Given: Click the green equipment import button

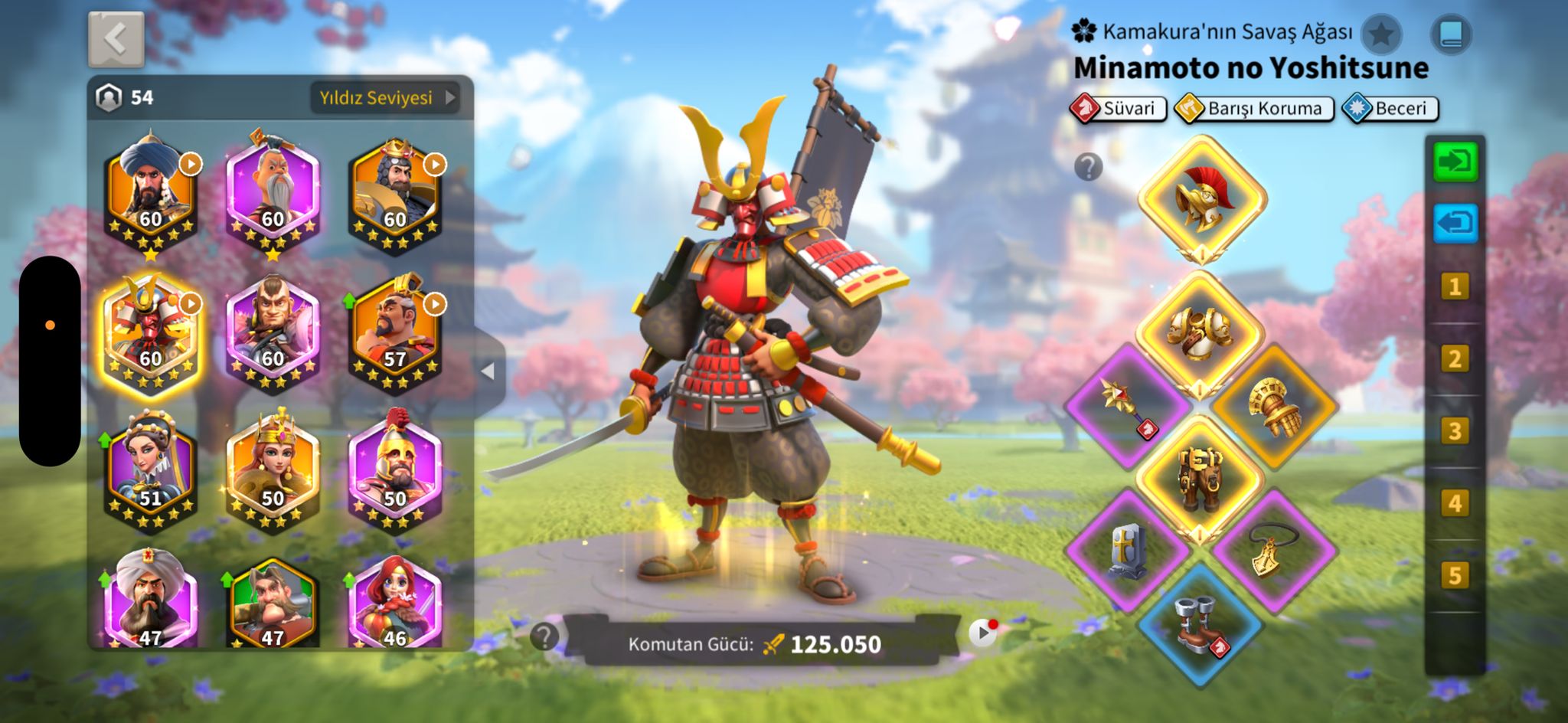Looking at the screenshot, I should 1455,162.
